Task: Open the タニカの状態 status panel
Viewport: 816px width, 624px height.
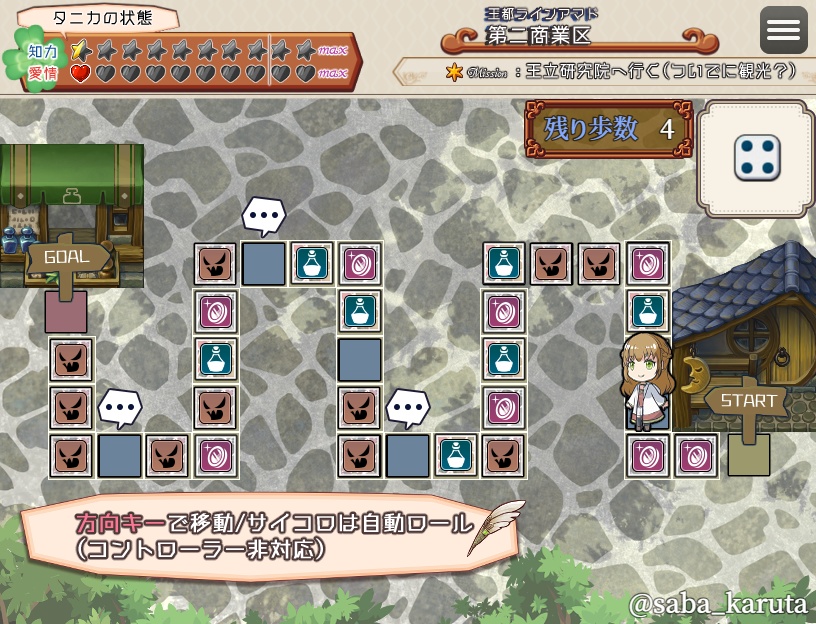Action: click(x=99, y=18)
